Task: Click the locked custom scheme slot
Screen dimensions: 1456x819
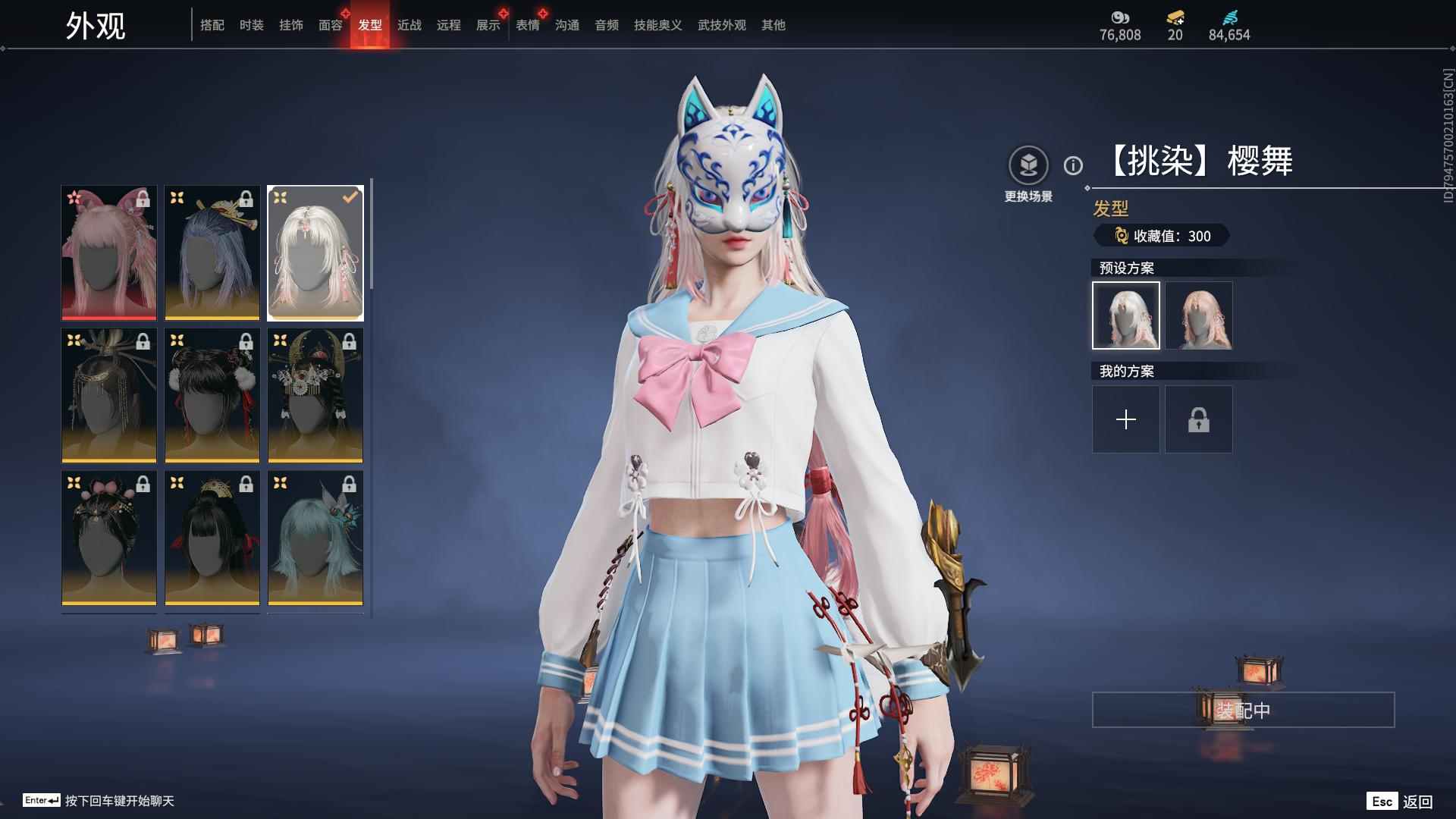Action: point(1199,419)
